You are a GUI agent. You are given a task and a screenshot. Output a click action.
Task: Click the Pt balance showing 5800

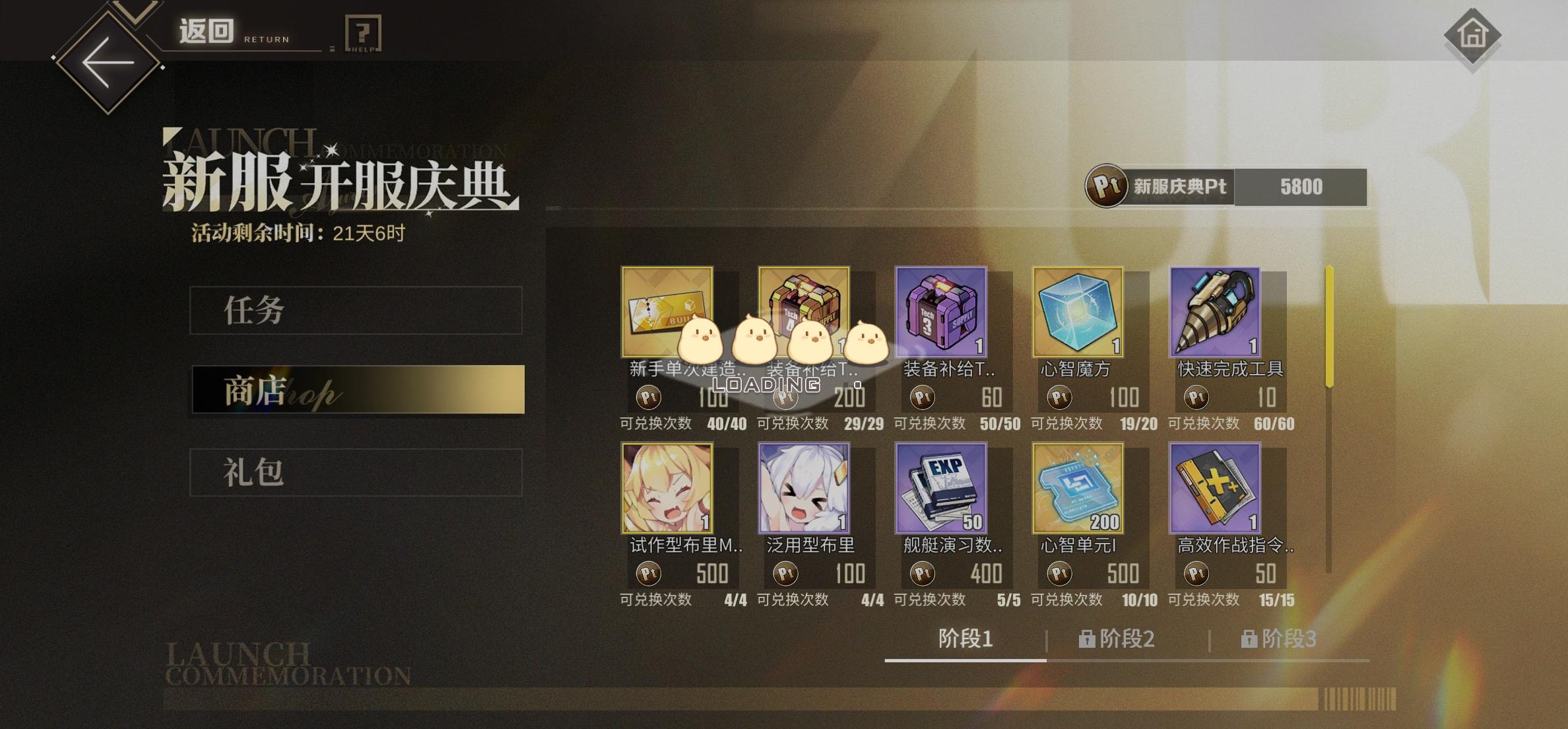coord(1300,187)
